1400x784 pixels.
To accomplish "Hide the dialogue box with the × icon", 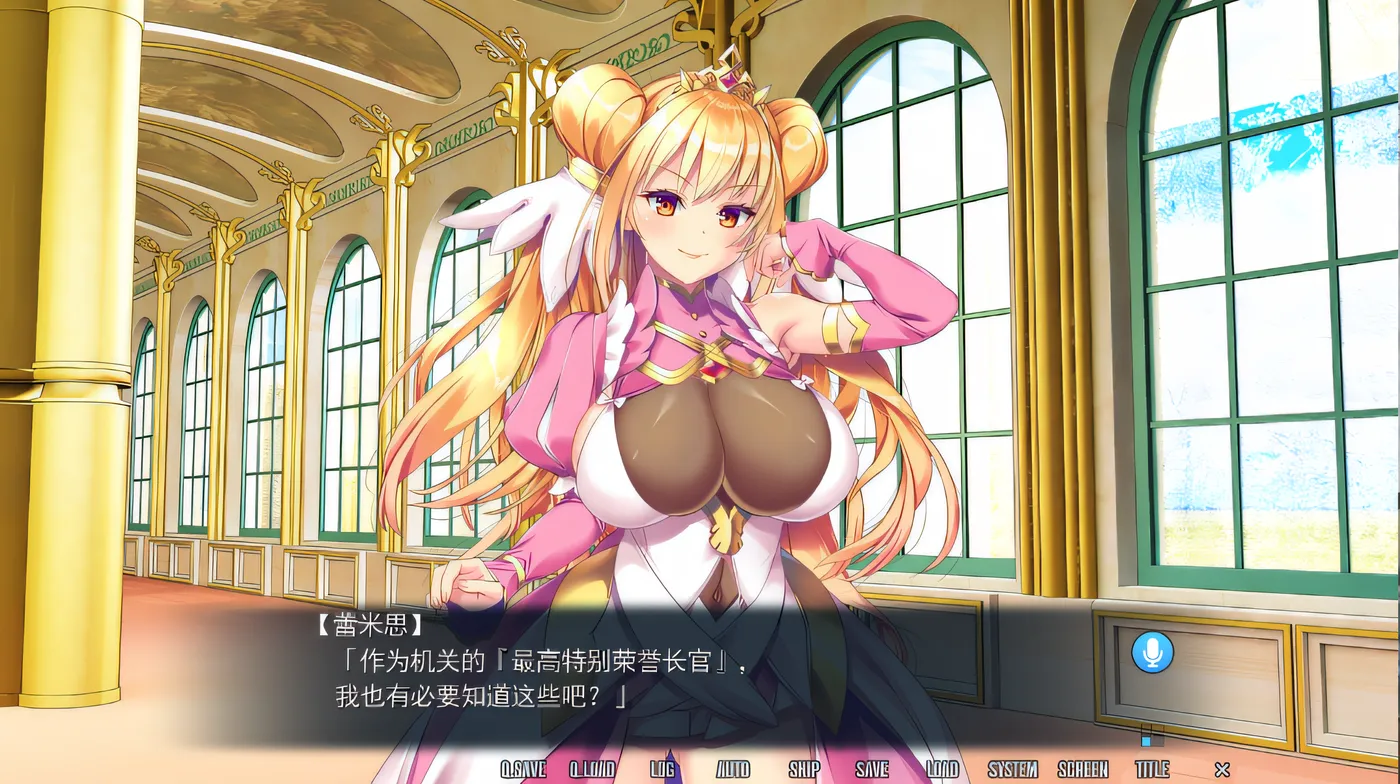I will [1222, 771].
